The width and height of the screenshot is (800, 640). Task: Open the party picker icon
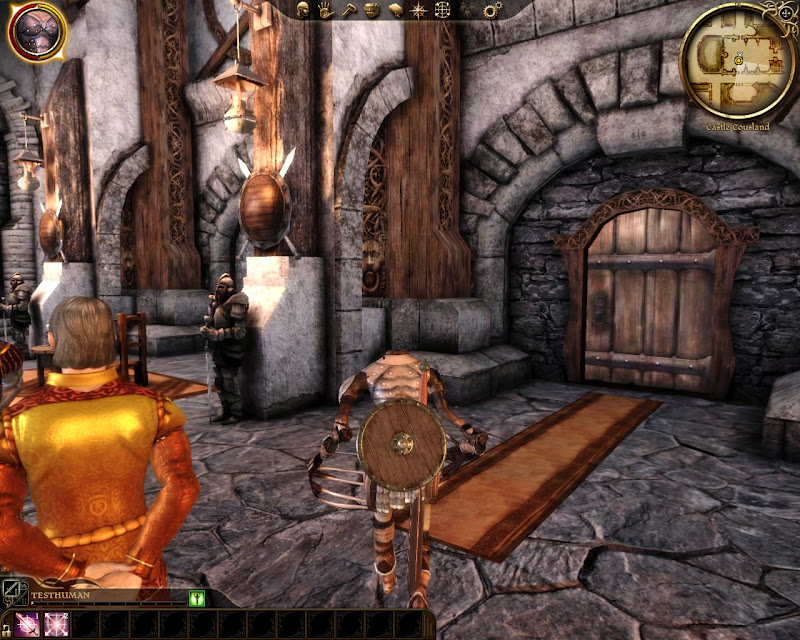tap(466, 10)
